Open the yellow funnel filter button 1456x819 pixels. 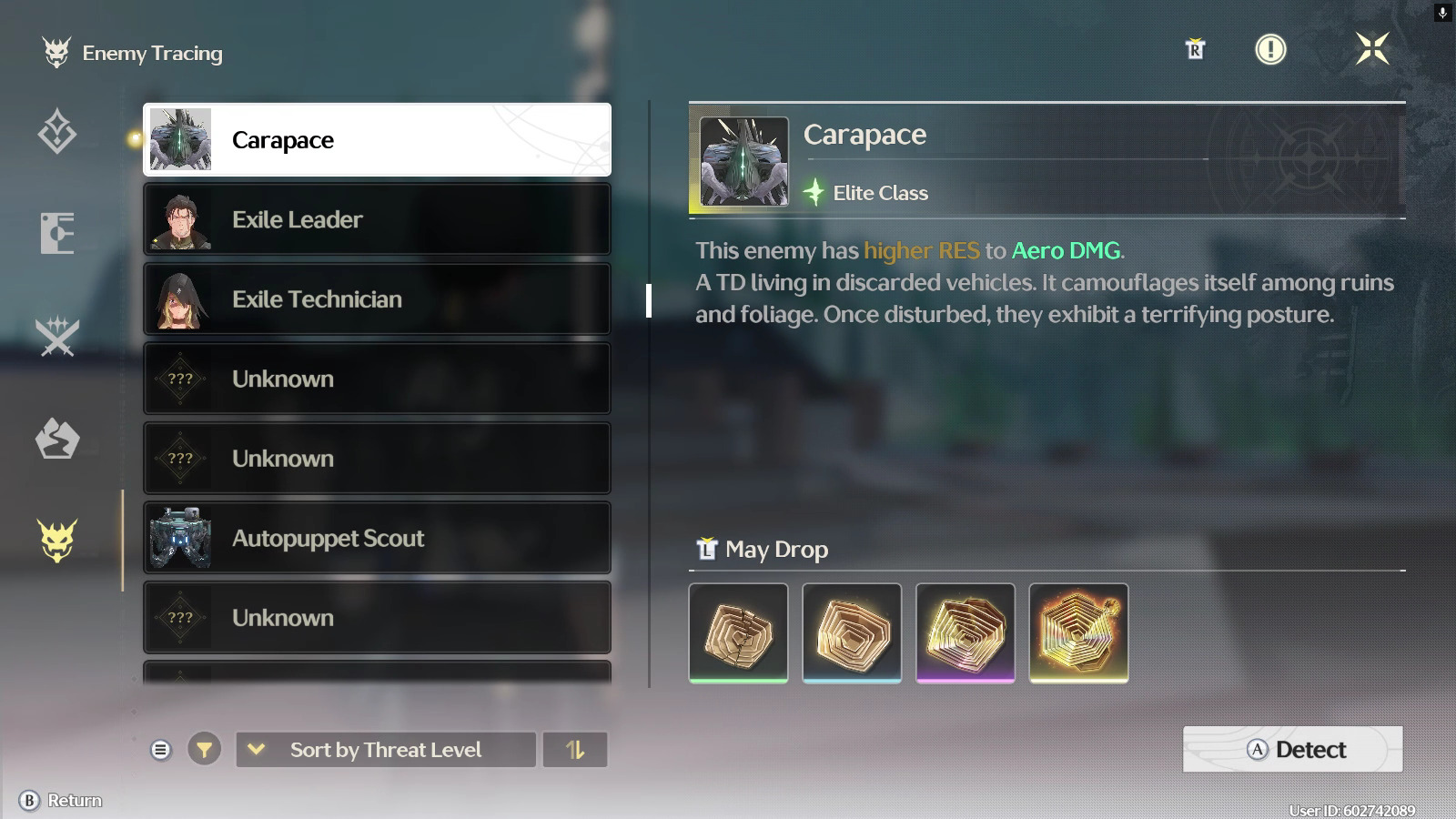tap(204, 750)
